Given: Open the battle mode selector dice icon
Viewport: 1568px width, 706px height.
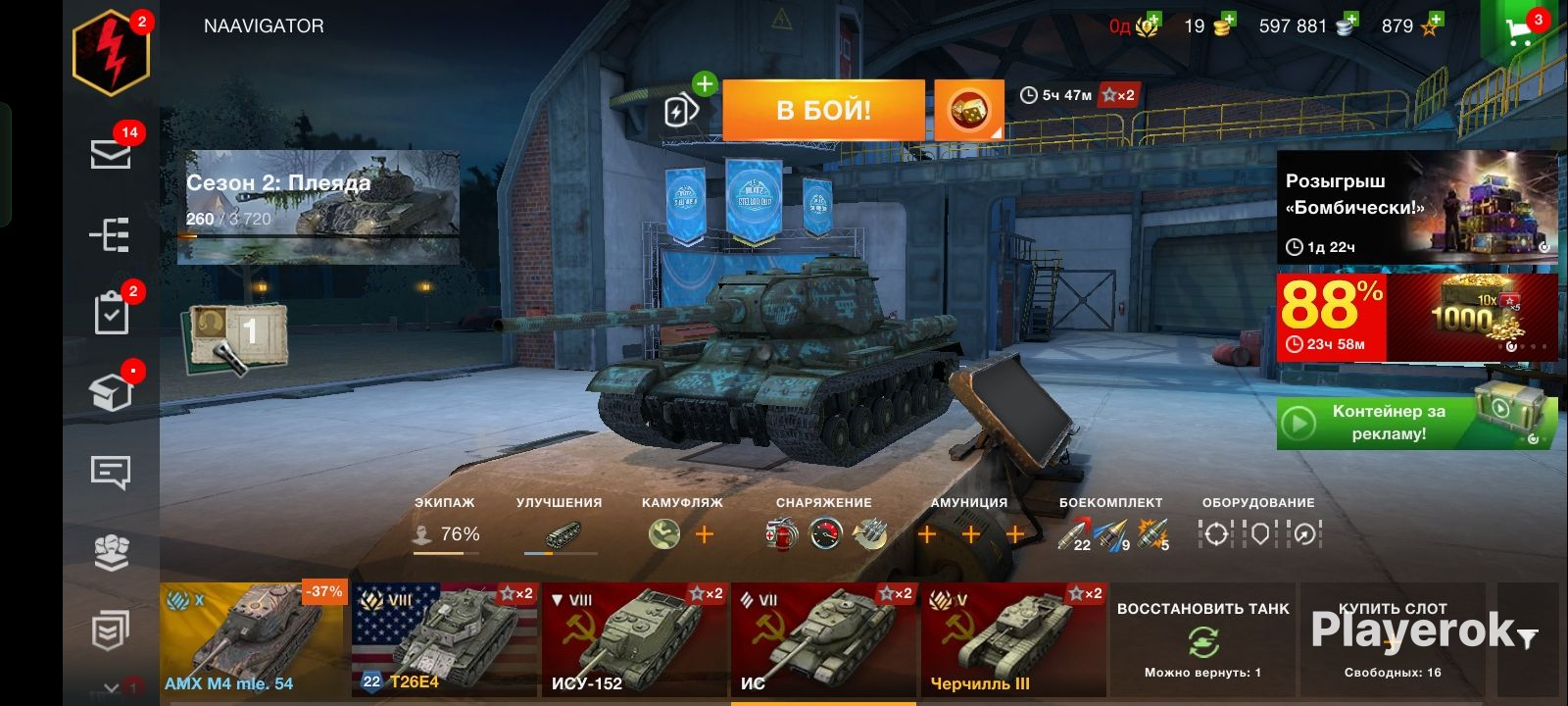Looking at the screenshot, I should [x=968, y=110].
